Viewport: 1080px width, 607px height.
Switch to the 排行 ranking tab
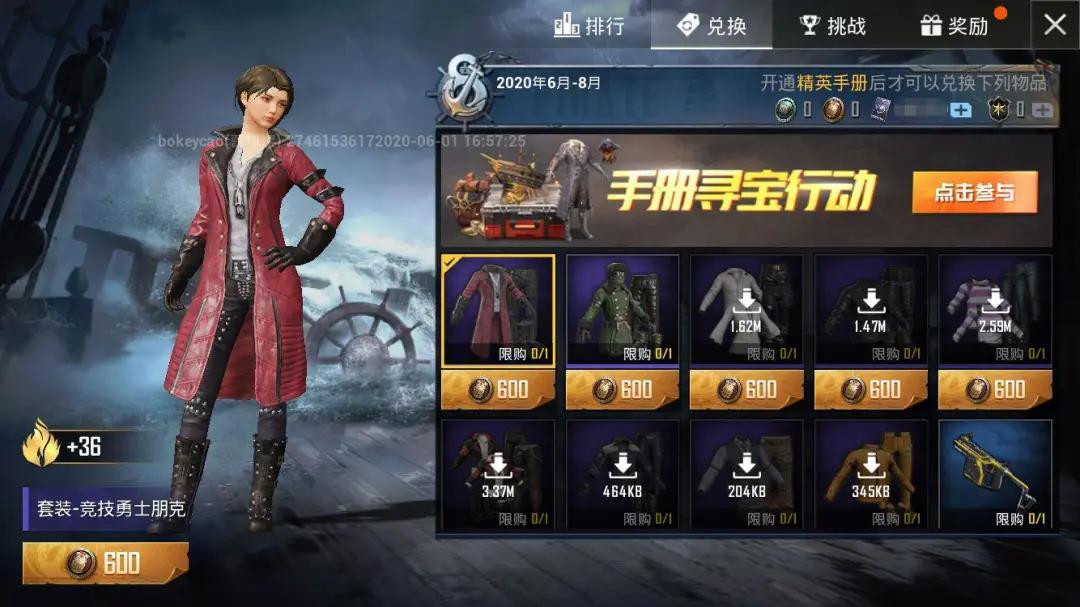click(590, 25)
